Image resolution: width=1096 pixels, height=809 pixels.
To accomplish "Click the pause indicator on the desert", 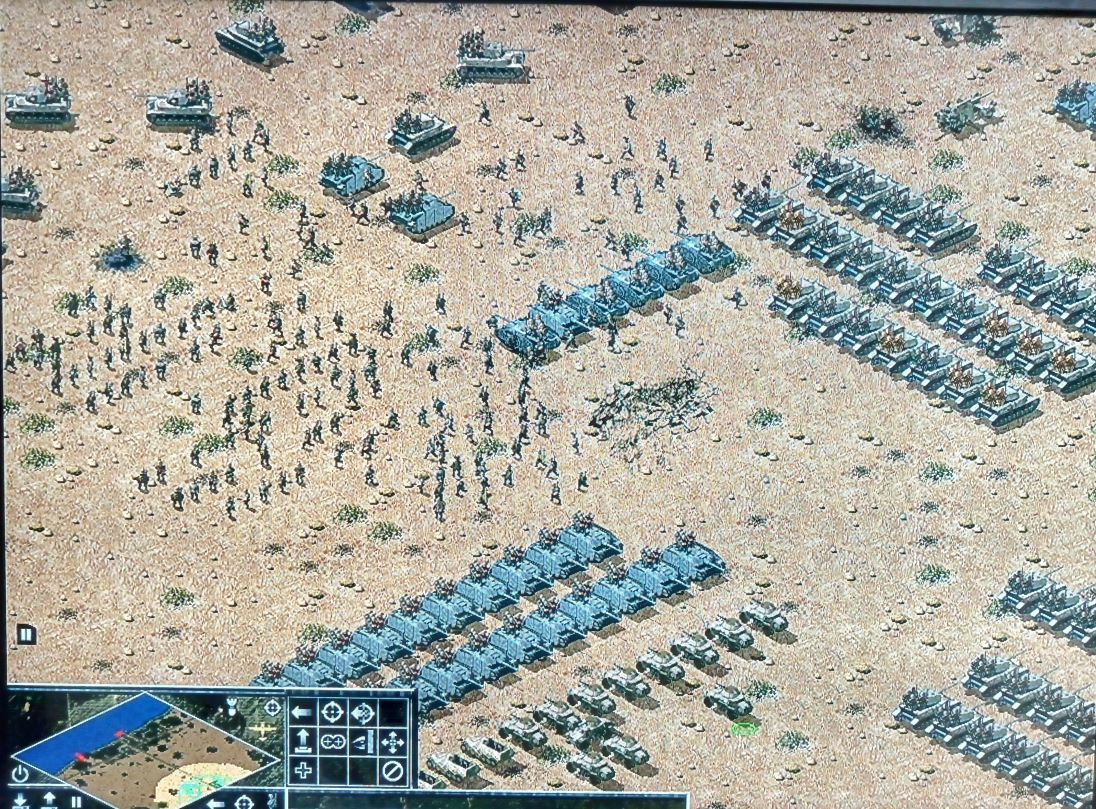I will (26, 634).
